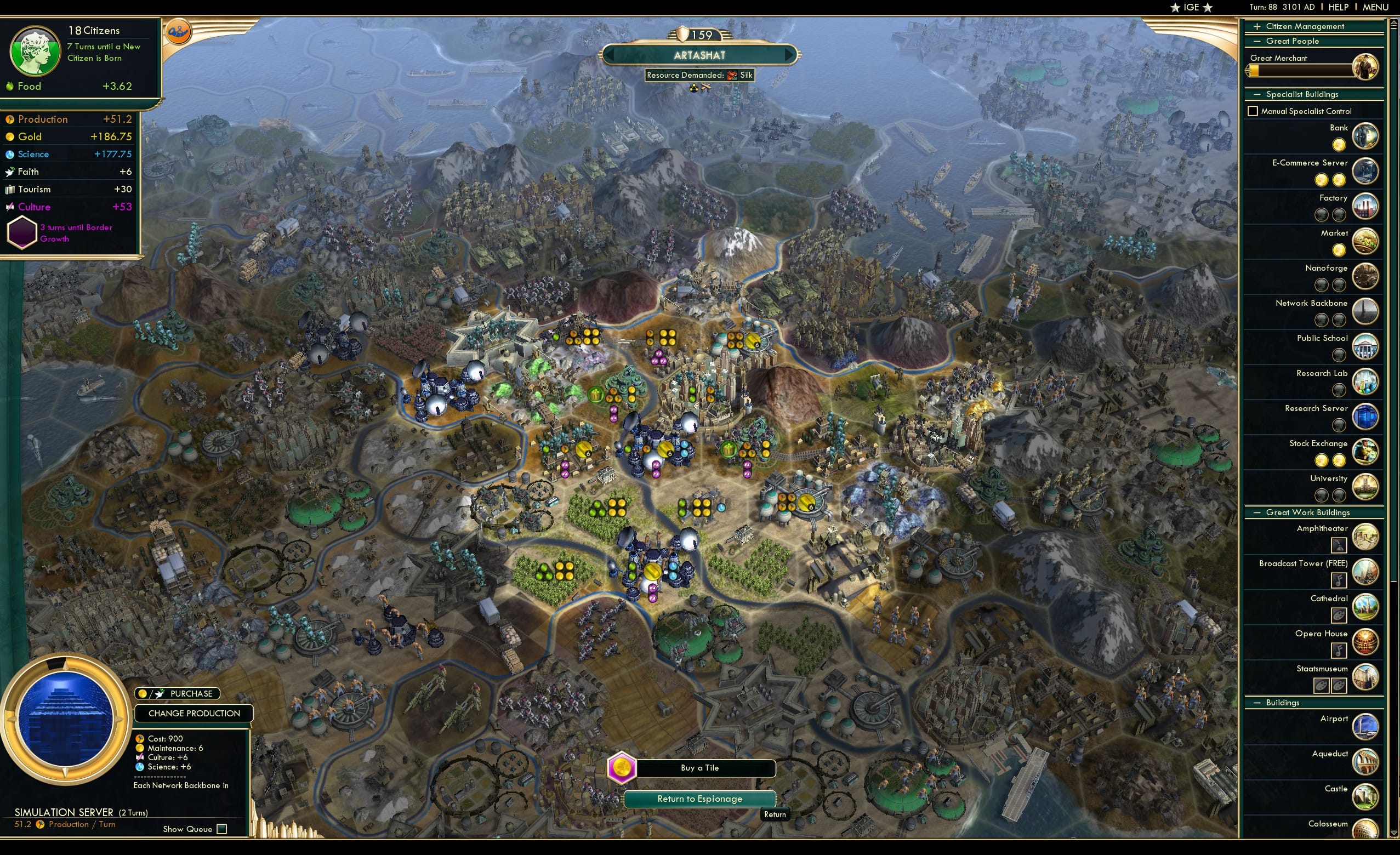The image size is (1400, 855).
Task: Click Return to Espionage
Action: 699,798
